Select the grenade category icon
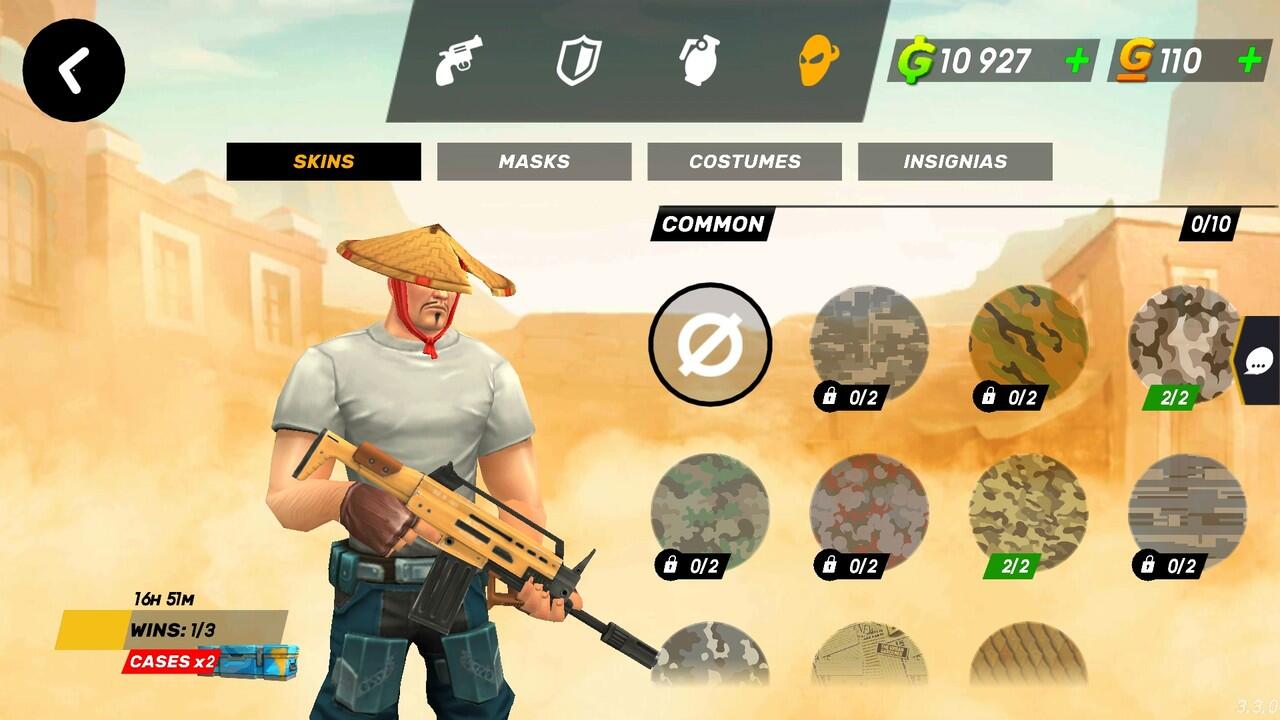 point(700,62)
